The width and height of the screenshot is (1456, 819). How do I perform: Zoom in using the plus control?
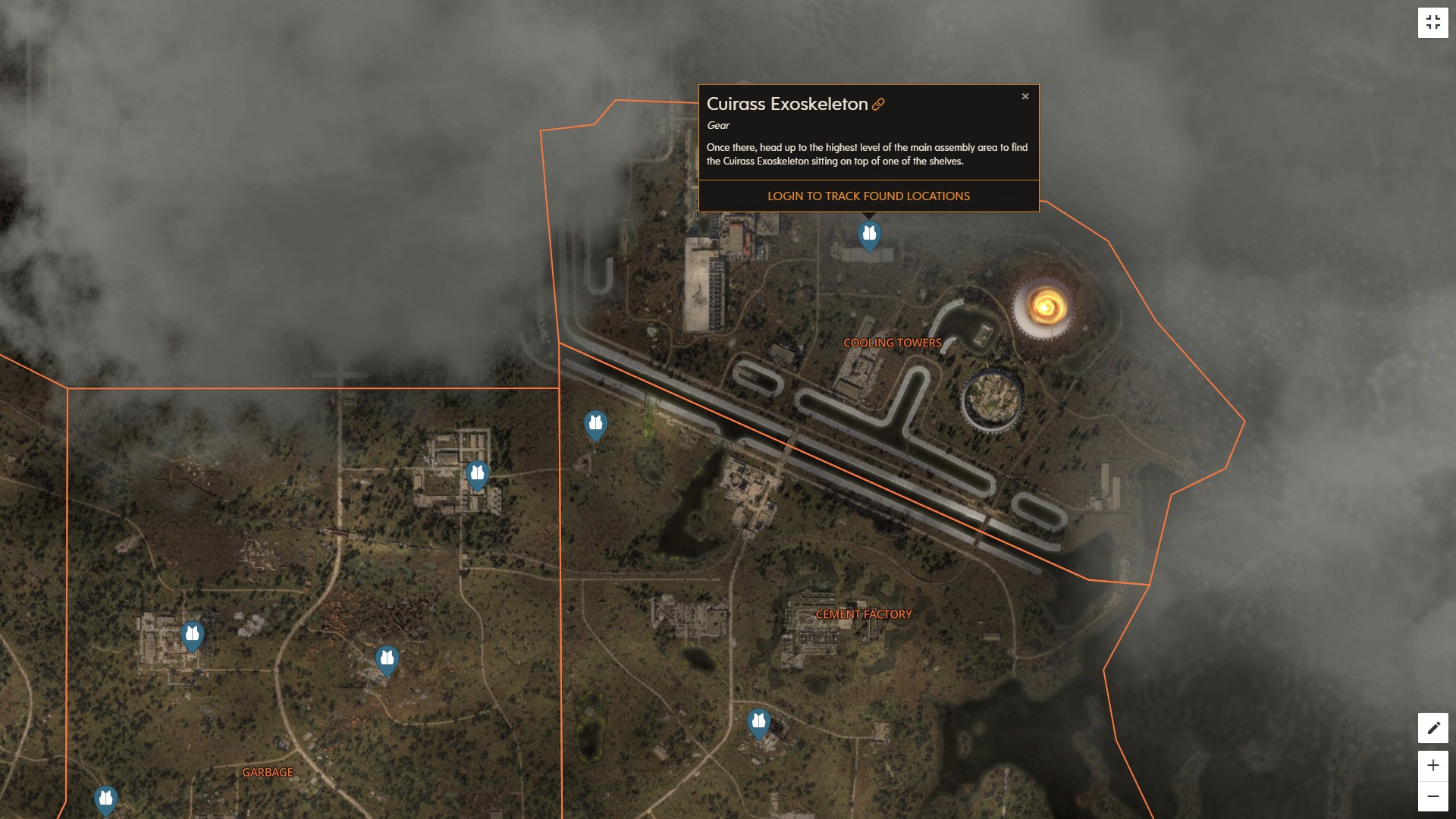(1433, 766)
